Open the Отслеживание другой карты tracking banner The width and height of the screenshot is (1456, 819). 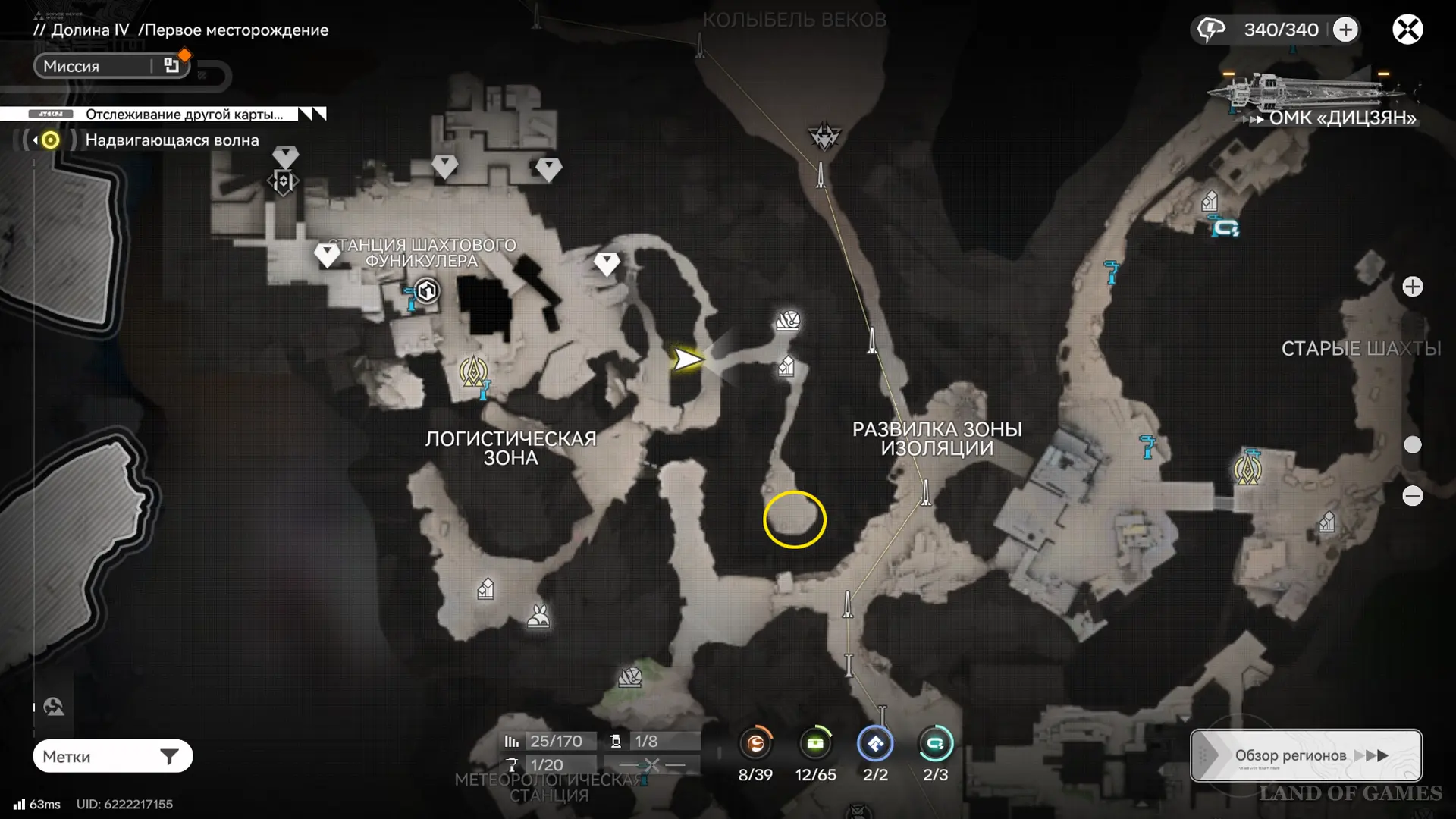pyautogui.click(x=184, y=114)
